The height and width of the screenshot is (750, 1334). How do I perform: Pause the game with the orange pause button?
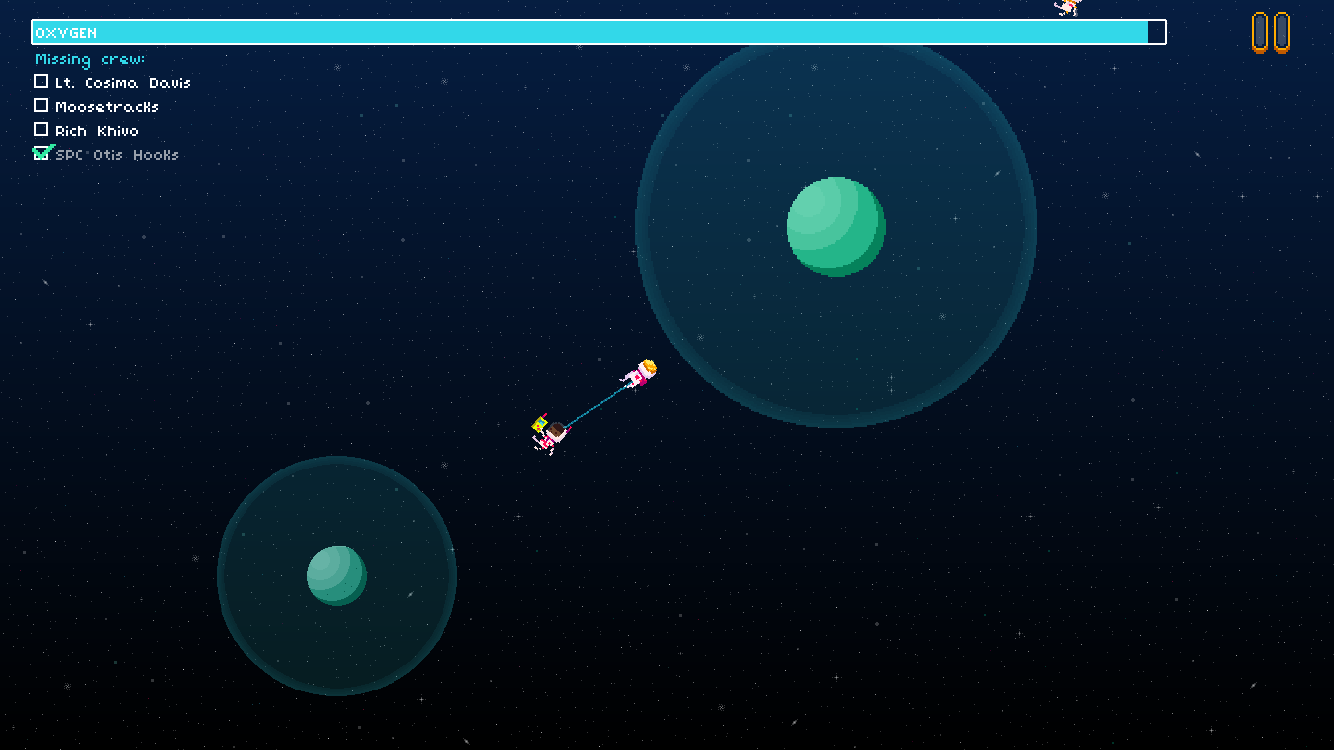click(1270, 32)
